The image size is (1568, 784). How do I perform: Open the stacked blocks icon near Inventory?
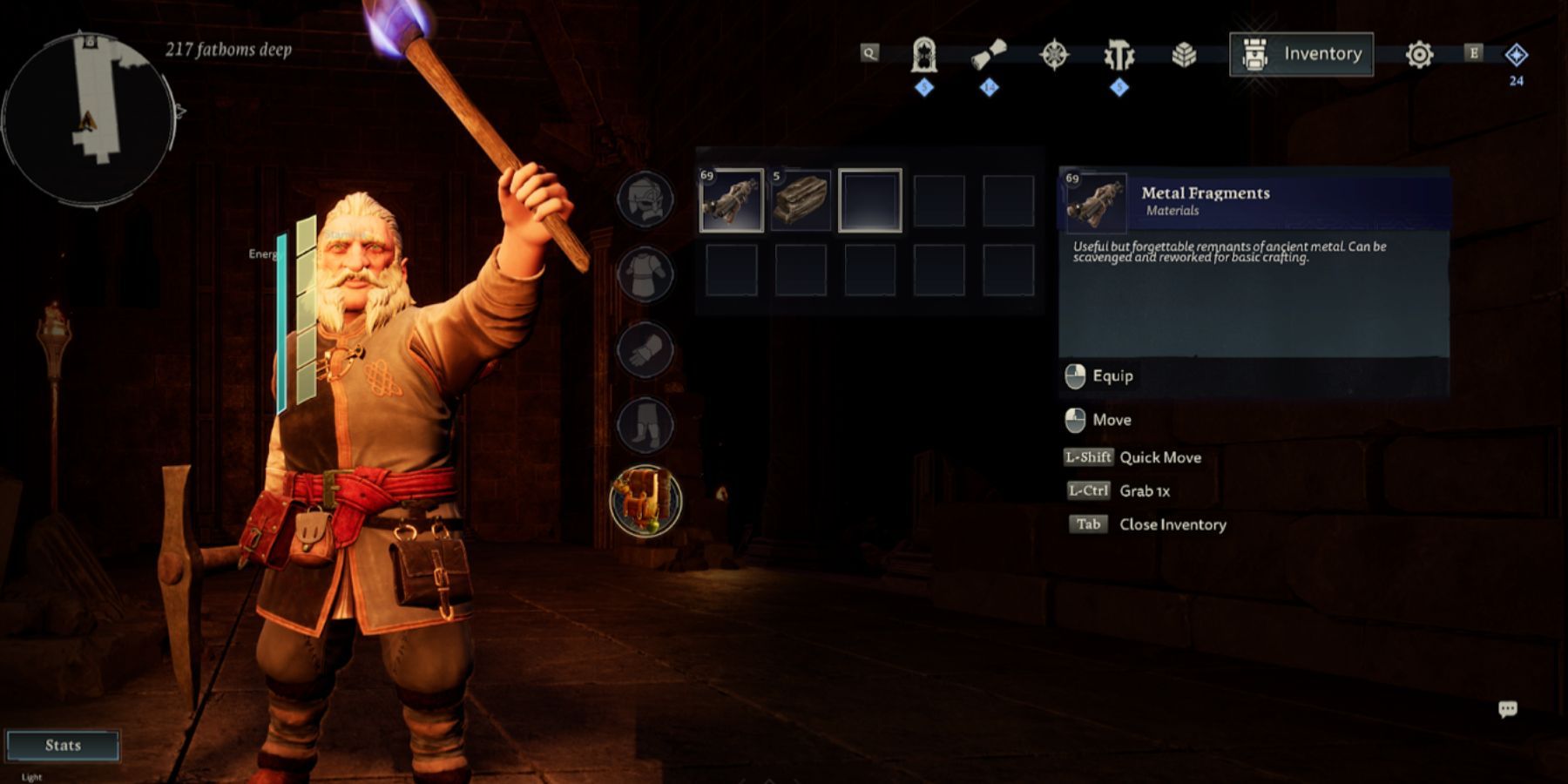(1186, 53)
